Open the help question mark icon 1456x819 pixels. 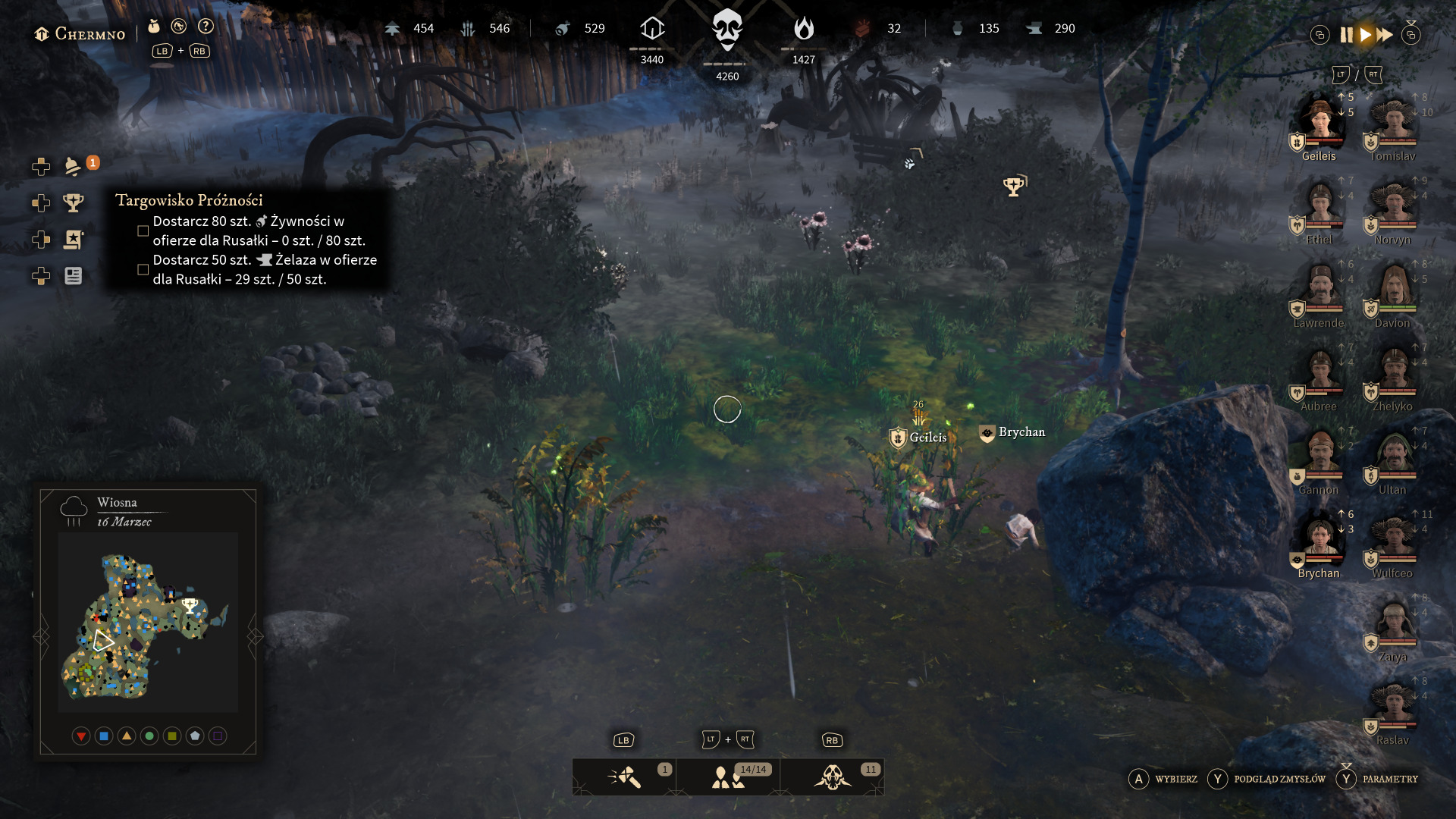pos(206,27)
